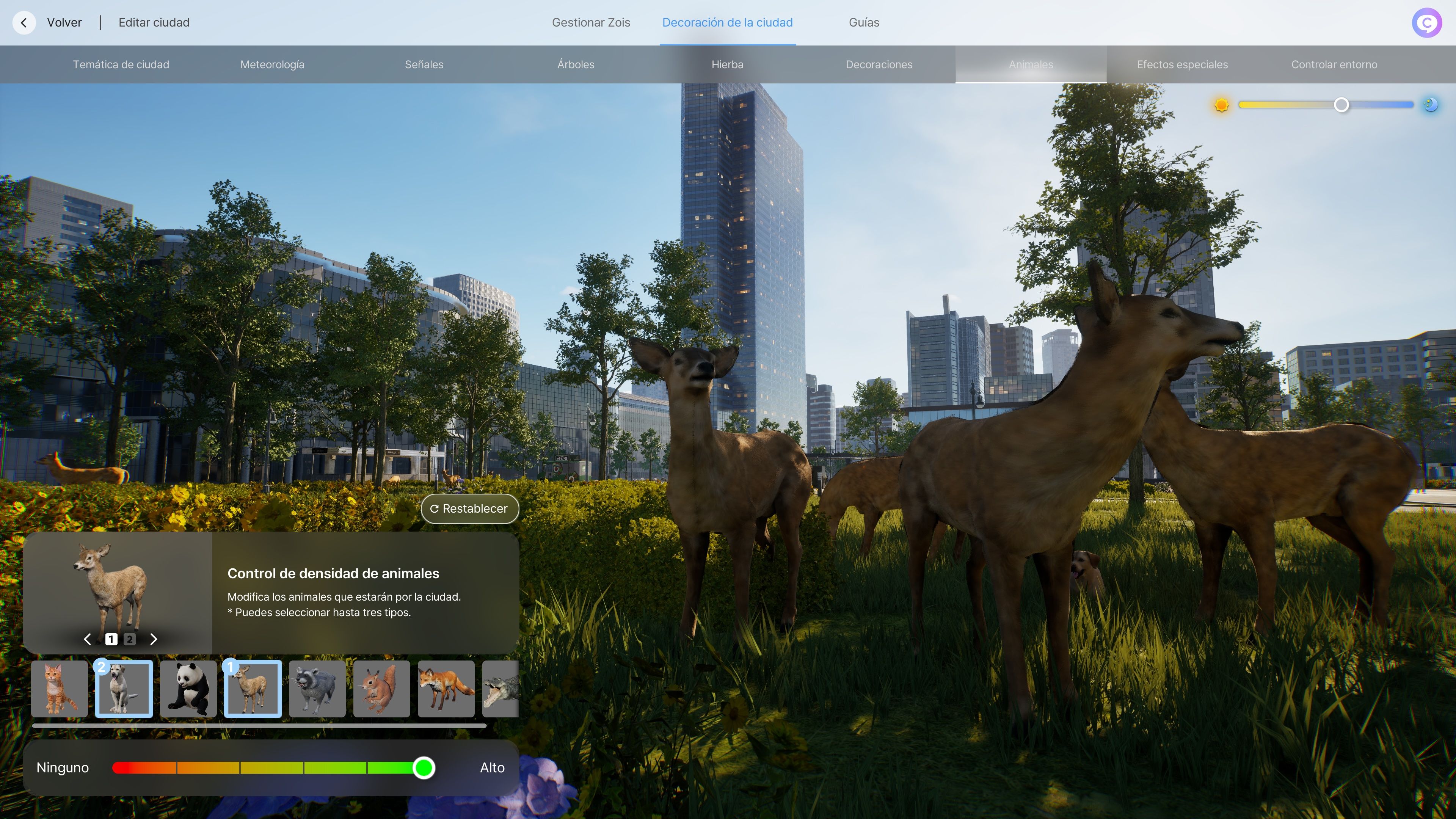
Task: Switch to the Árboles category
Action: point(576,64)
